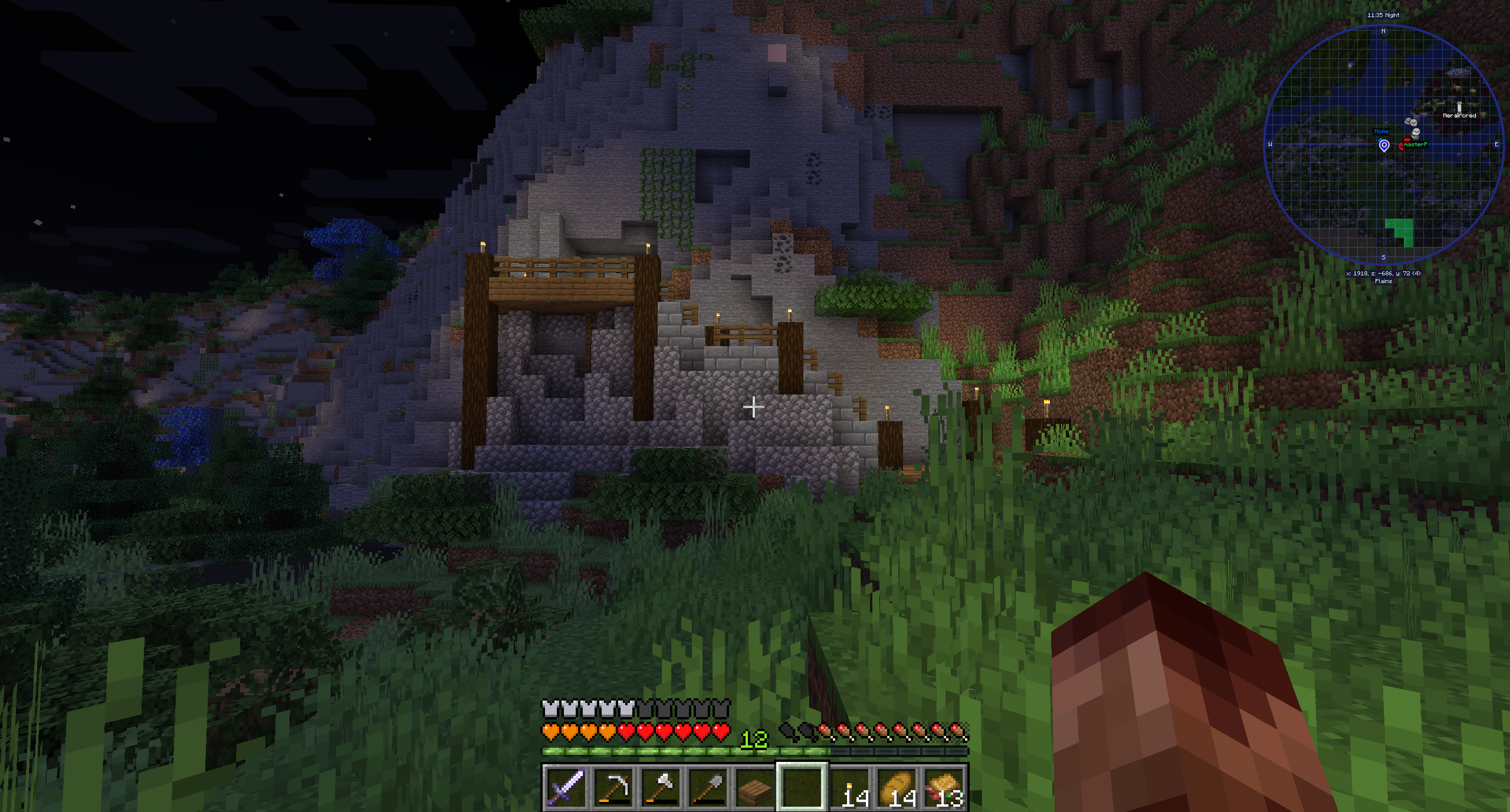
Task: Choose the axe in the hotbar
Action: point(660,787)
